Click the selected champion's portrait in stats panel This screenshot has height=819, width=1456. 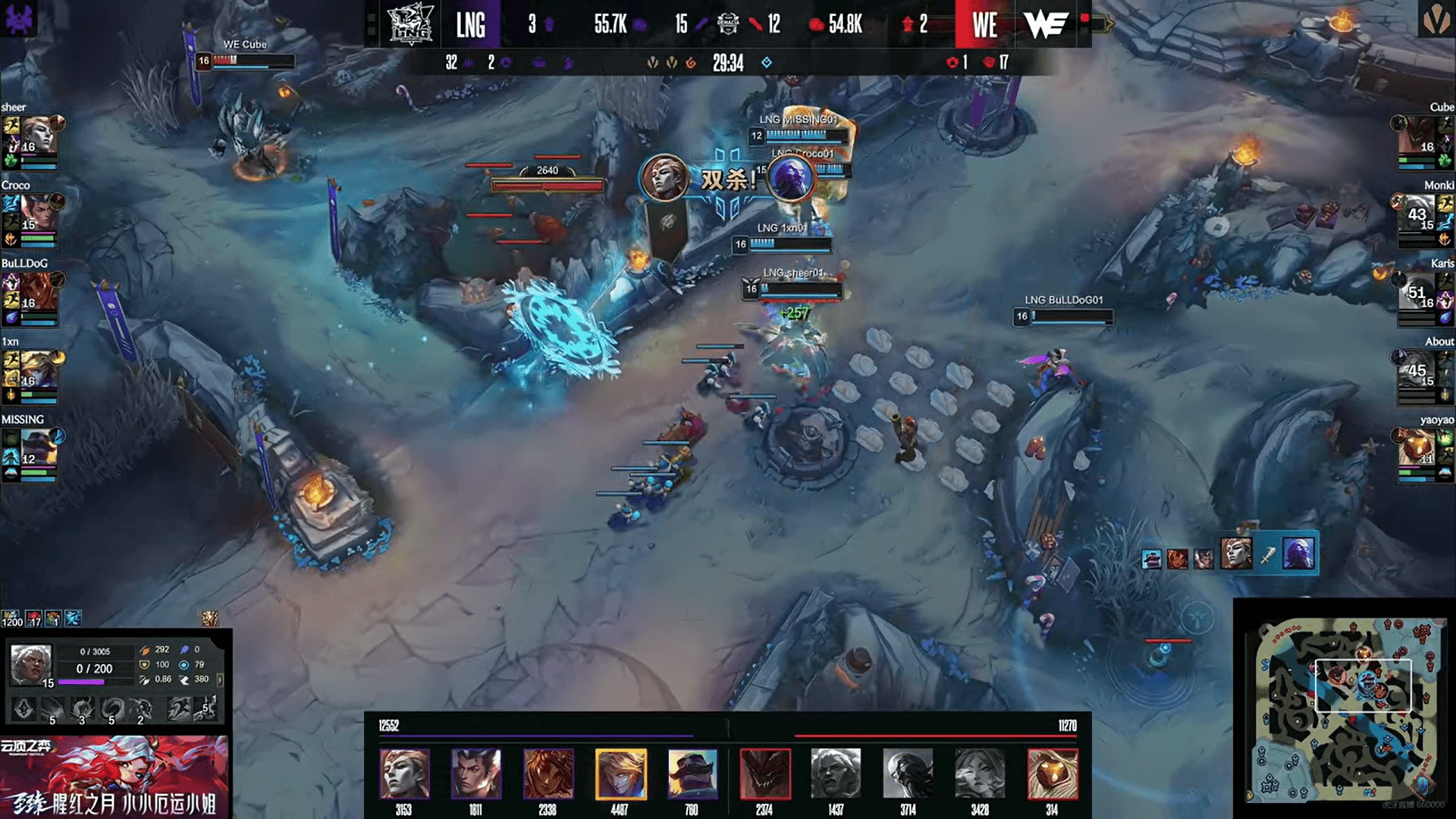click(x=31, y=664)
